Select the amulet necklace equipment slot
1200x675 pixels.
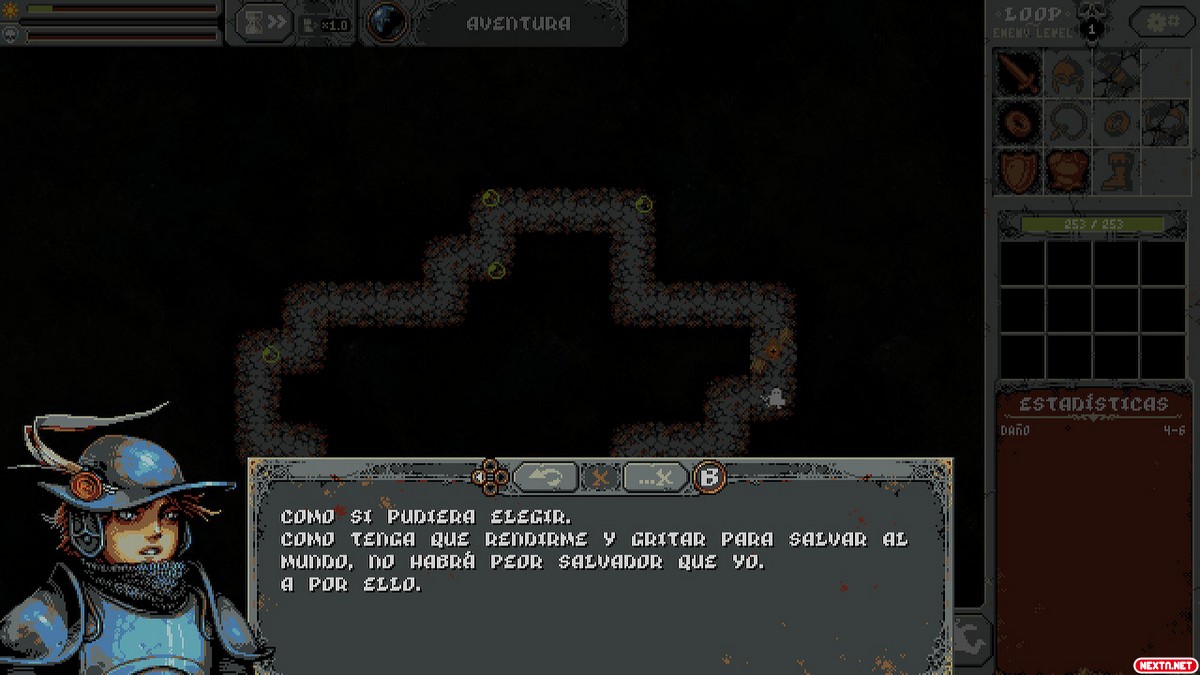[1068, 122]
